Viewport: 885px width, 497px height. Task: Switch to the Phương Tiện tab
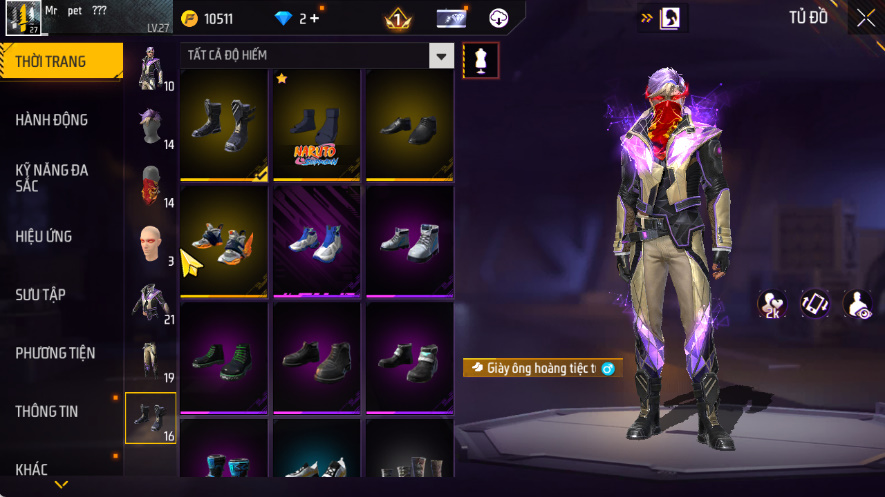55,353
